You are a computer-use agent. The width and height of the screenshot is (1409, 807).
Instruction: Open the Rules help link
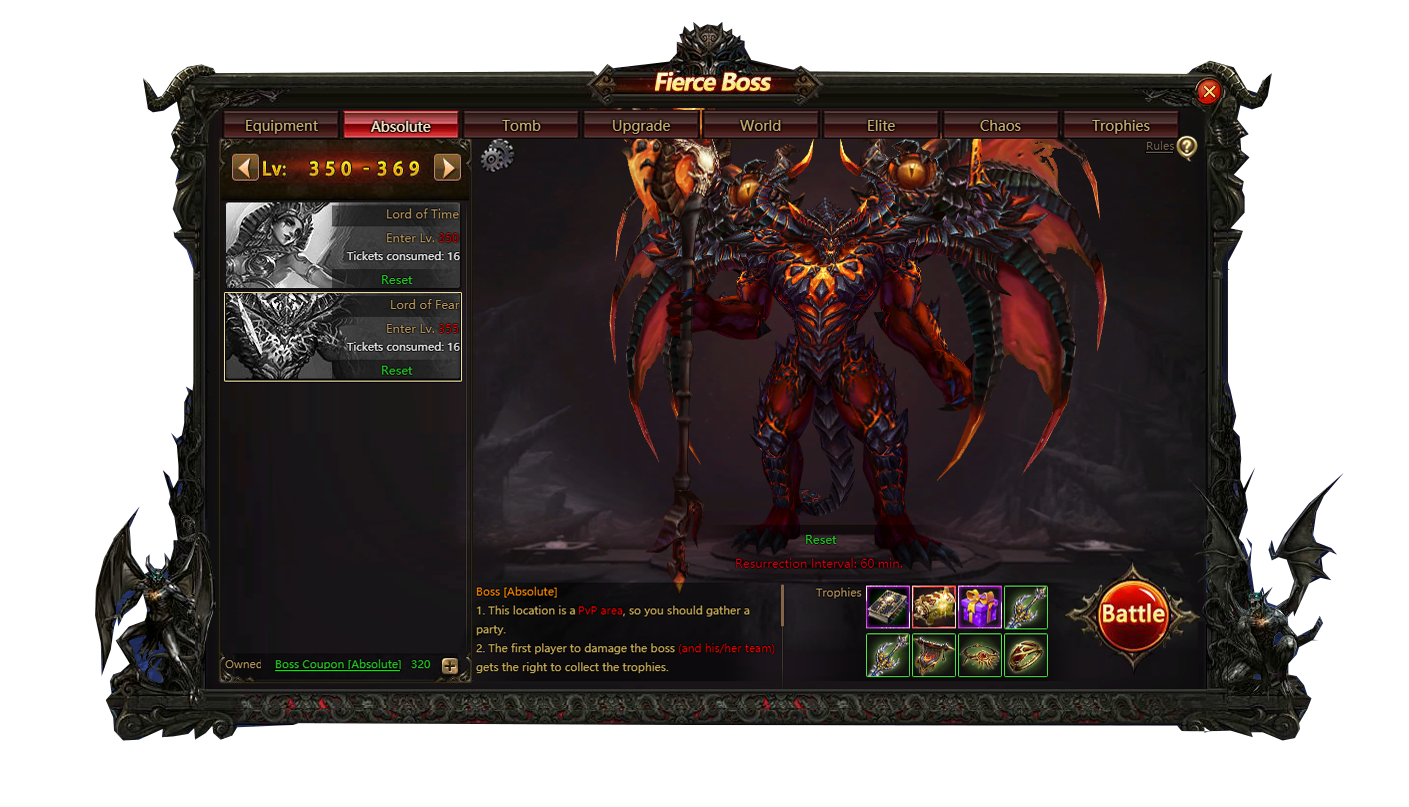(1160, 146)
